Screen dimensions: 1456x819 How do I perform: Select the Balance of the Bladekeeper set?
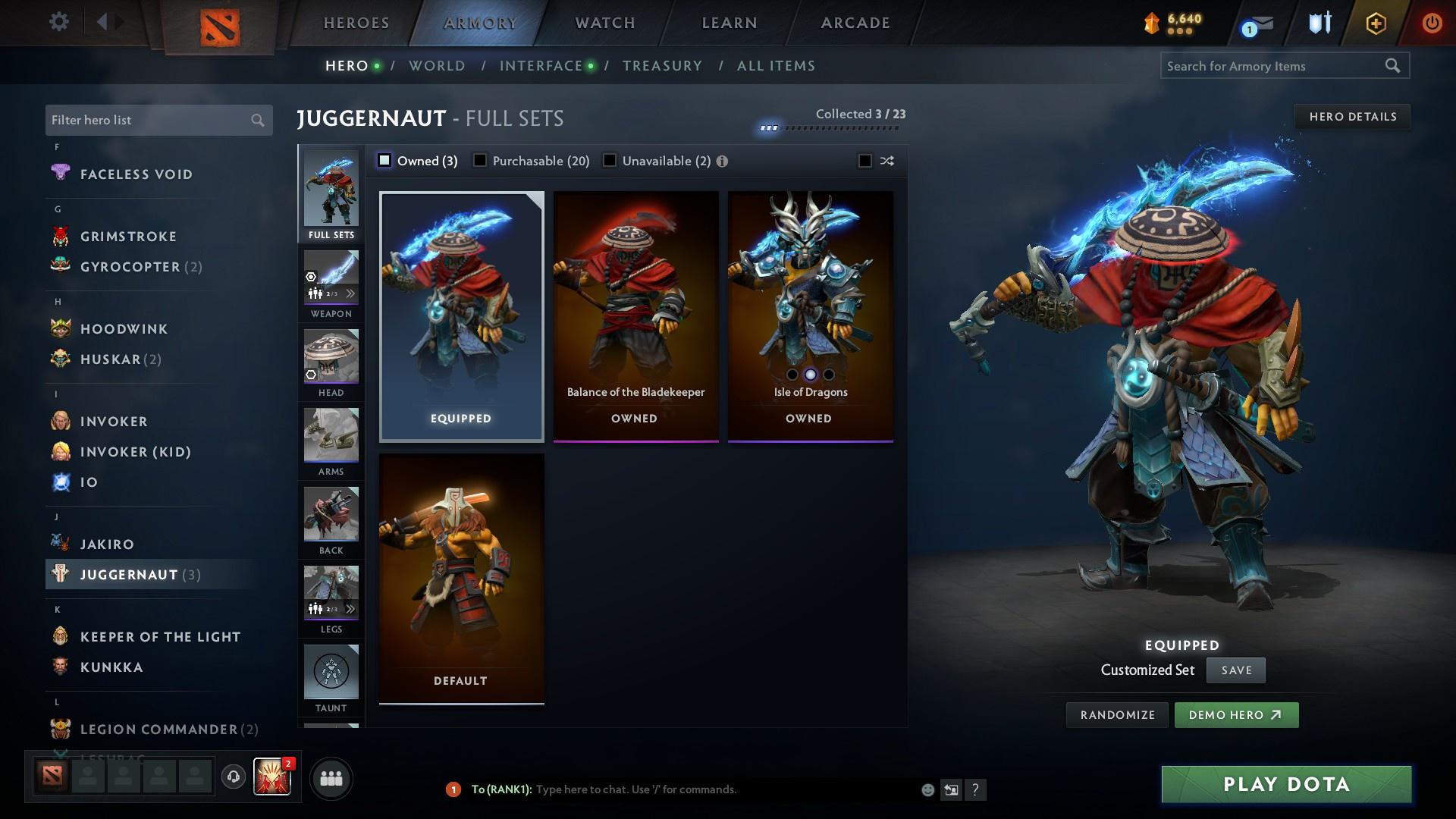click(x=635, y=315)
